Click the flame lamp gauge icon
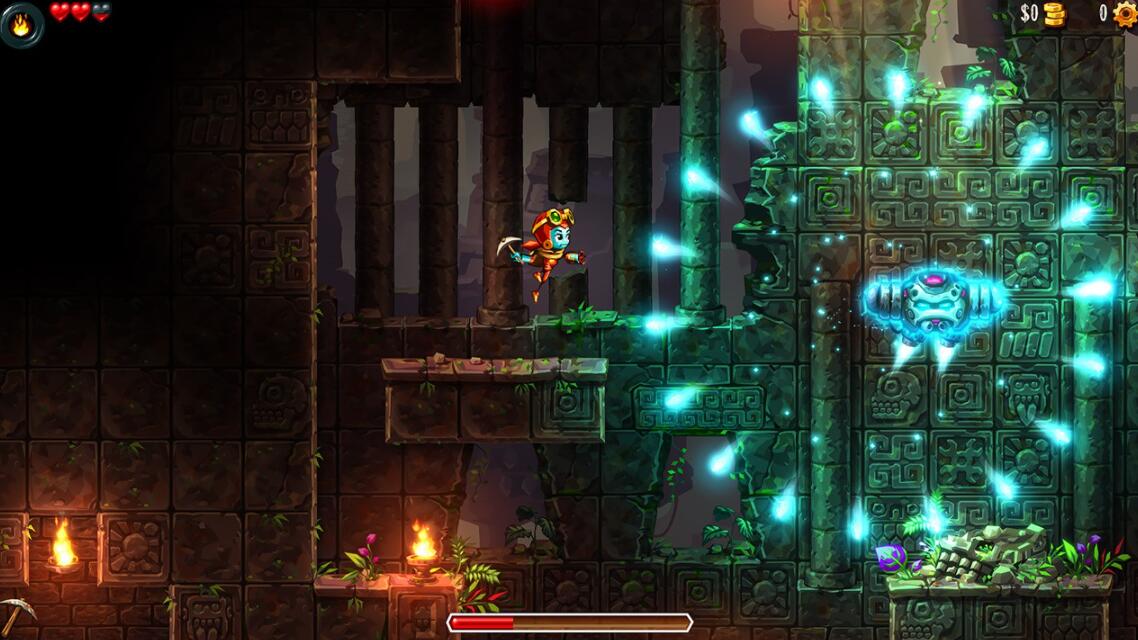 point(21,24)
